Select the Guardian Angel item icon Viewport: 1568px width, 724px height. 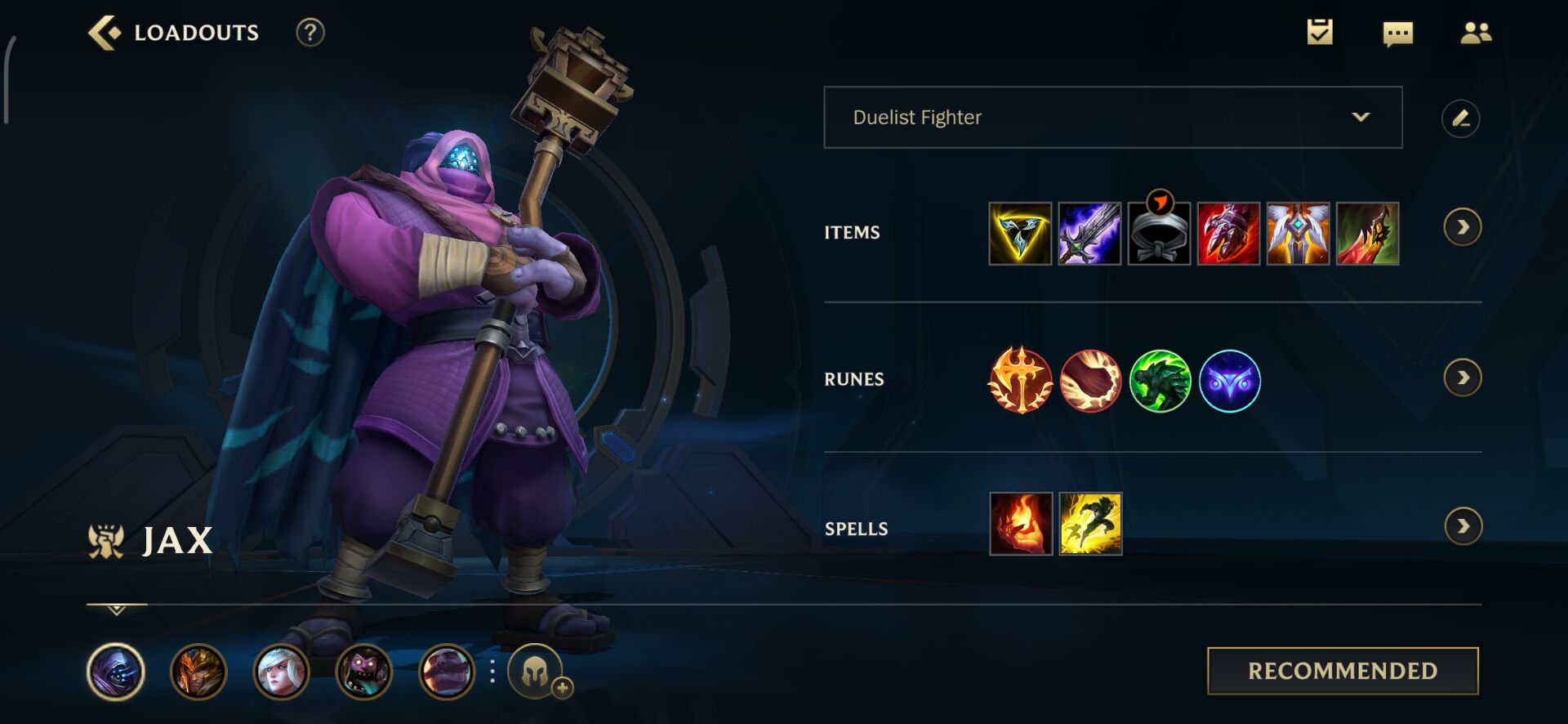coord(1298,234)
